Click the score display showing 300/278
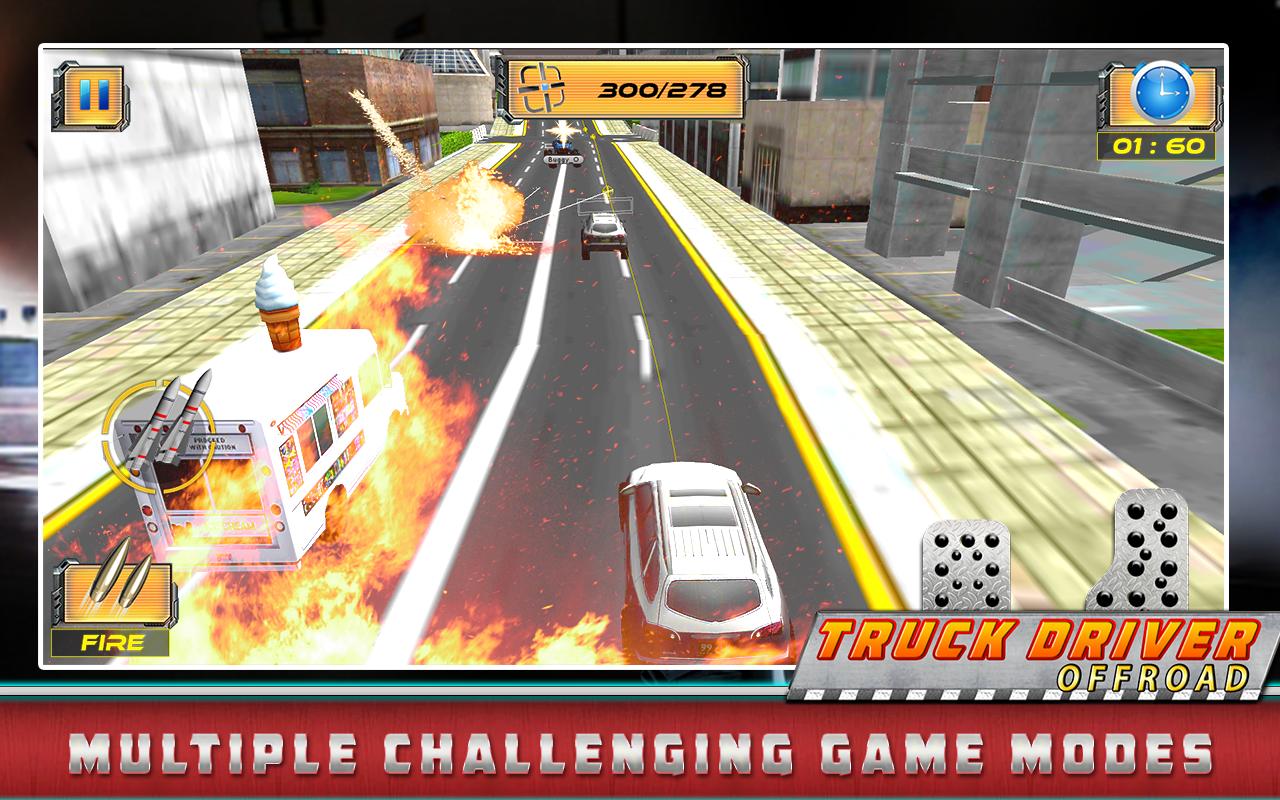 pyautogui.click(x=663, y=90)
